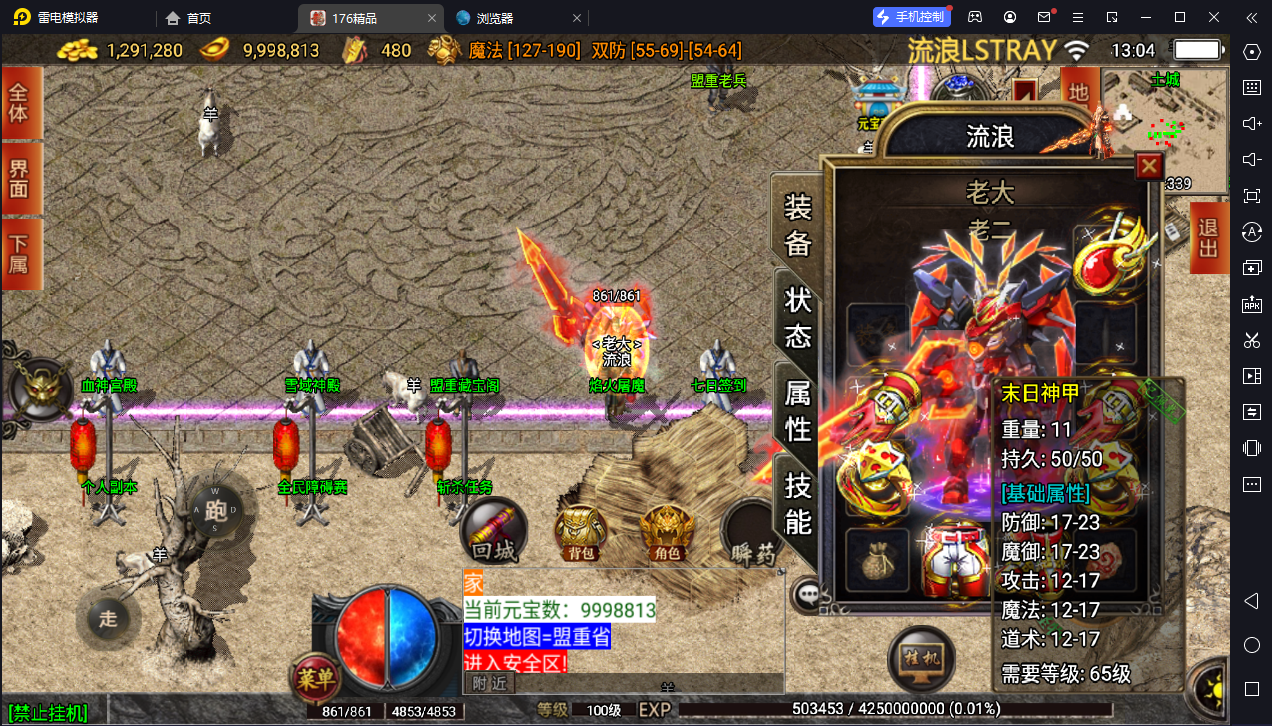Switch to the 装备 equipment tab
This screenshot has width=1272, height=726.
coord(798,224)
